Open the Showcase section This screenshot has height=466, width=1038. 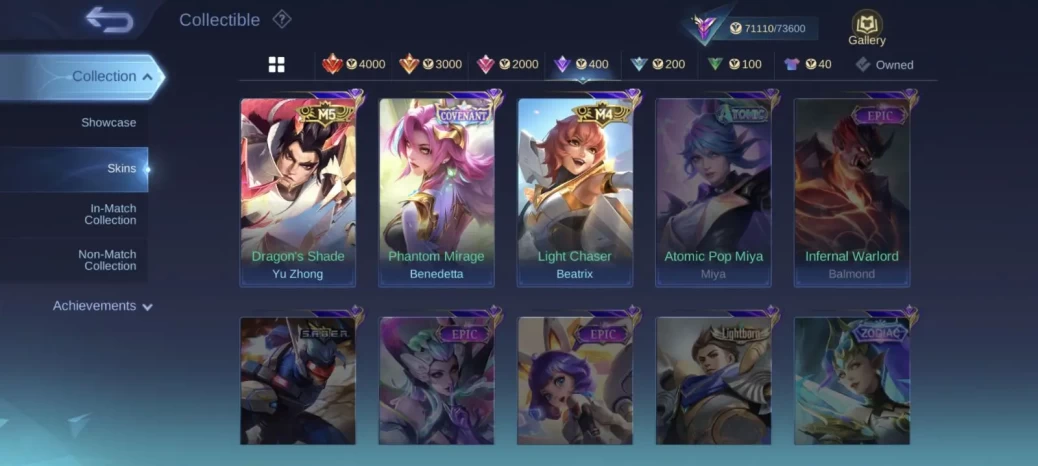(108, 122)
